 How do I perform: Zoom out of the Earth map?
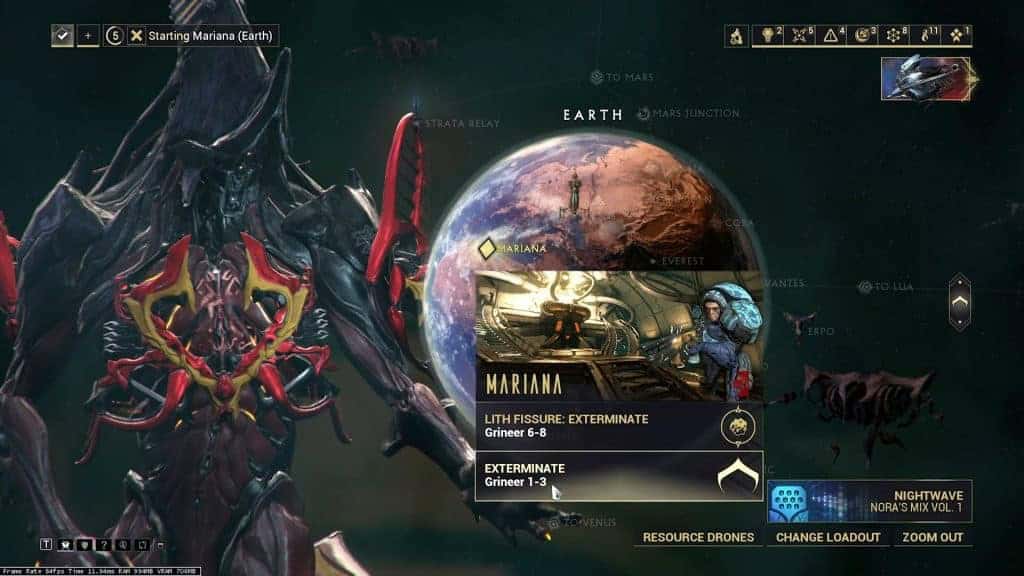tap(932, 537)
